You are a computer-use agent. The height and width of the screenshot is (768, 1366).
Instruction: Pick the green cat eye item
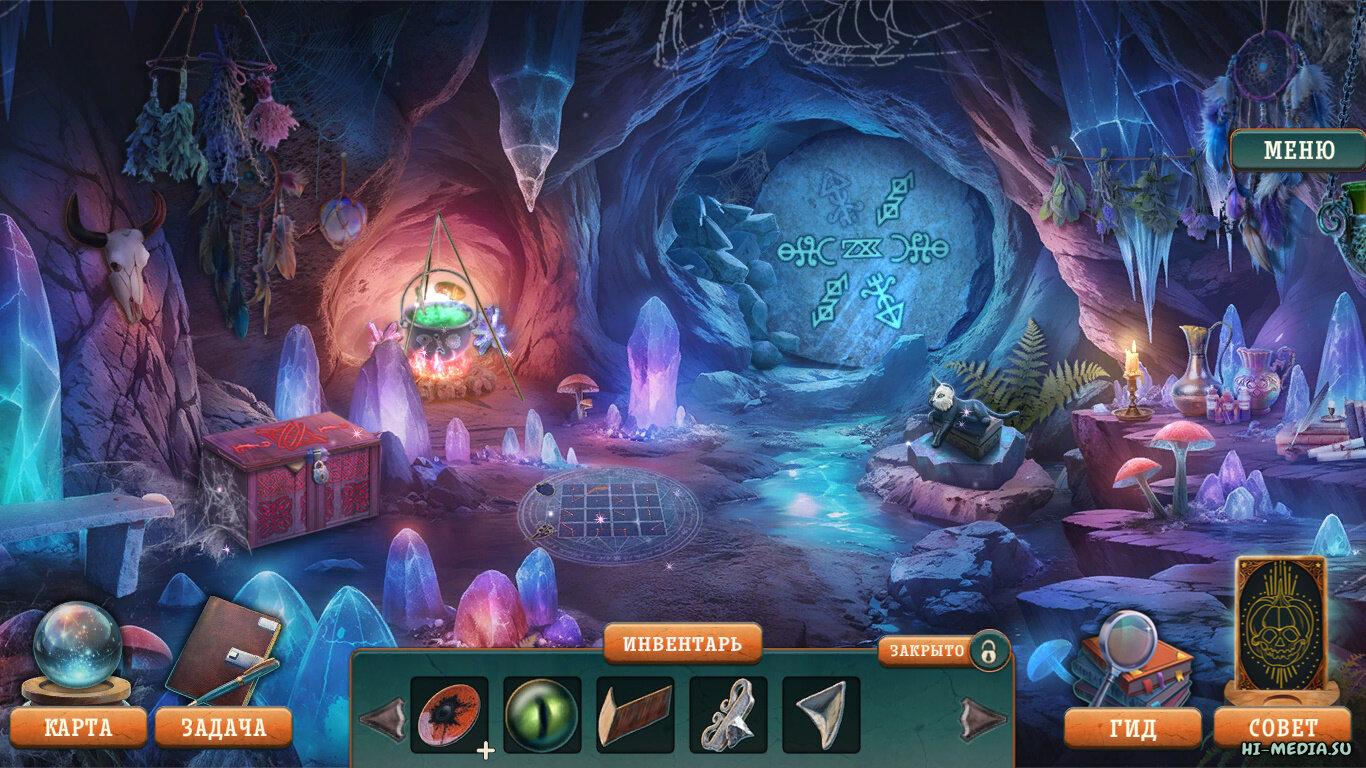[542, 715]
